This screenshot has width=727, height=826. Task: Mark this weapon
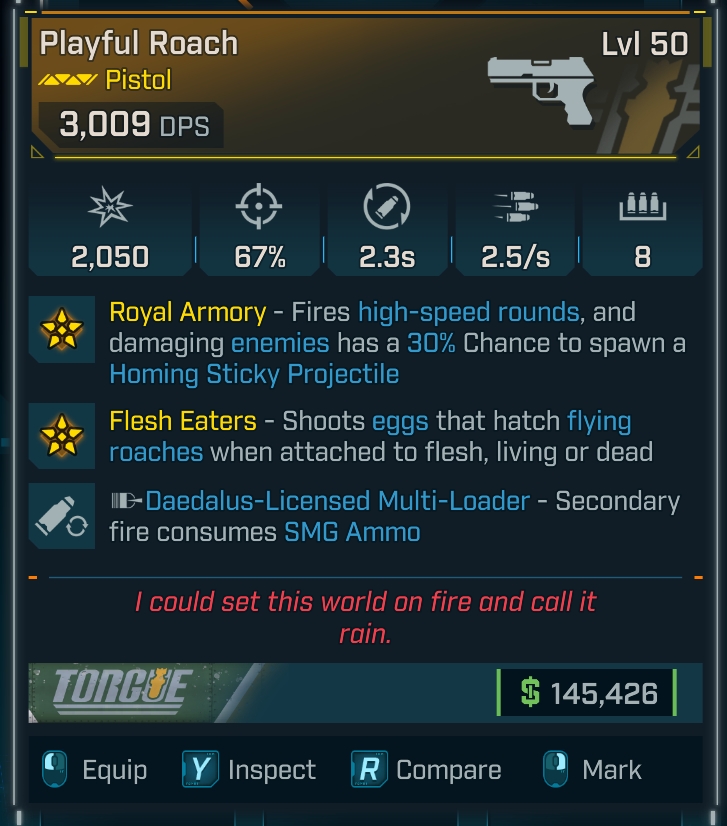tap(593, 770)
